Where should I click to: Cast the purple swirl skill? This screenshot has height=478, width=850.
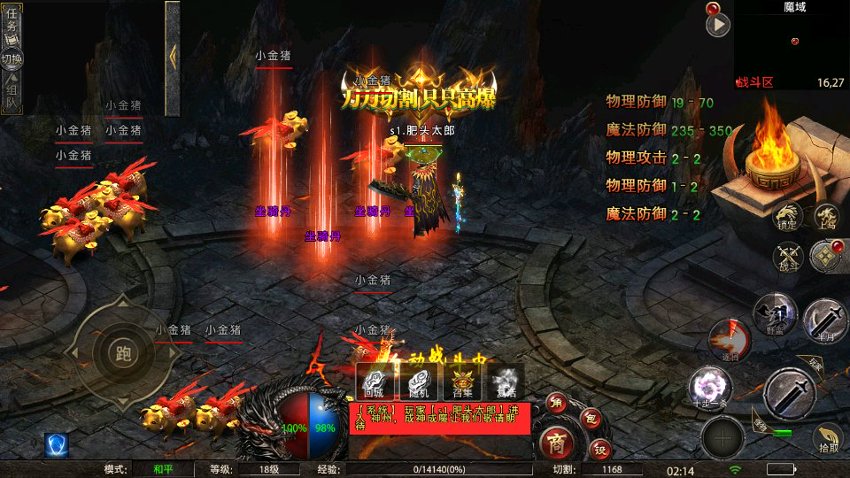[x=712, y=388]
